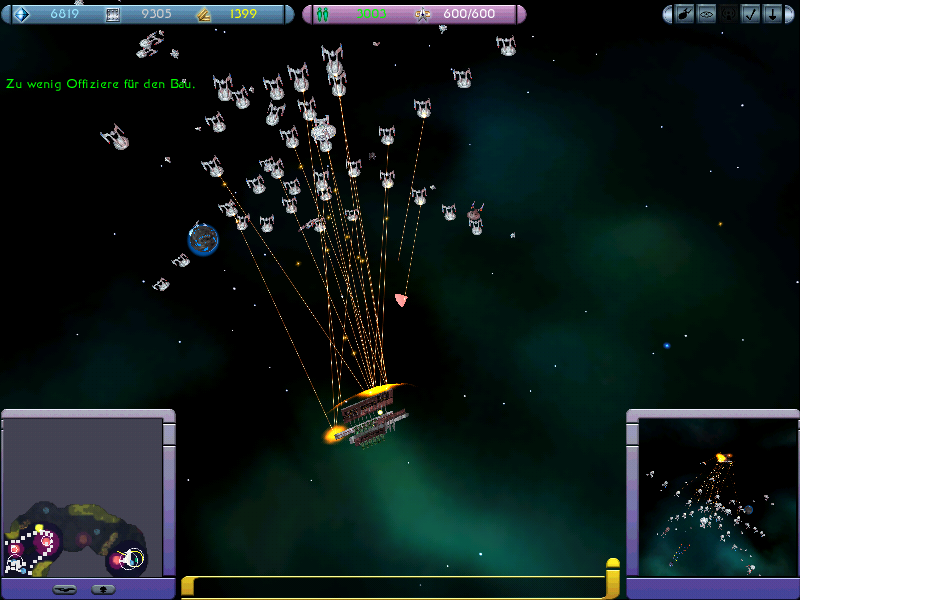
Task: Click the starship icon button
Action: pyautogui.click(x=685, y=14)
